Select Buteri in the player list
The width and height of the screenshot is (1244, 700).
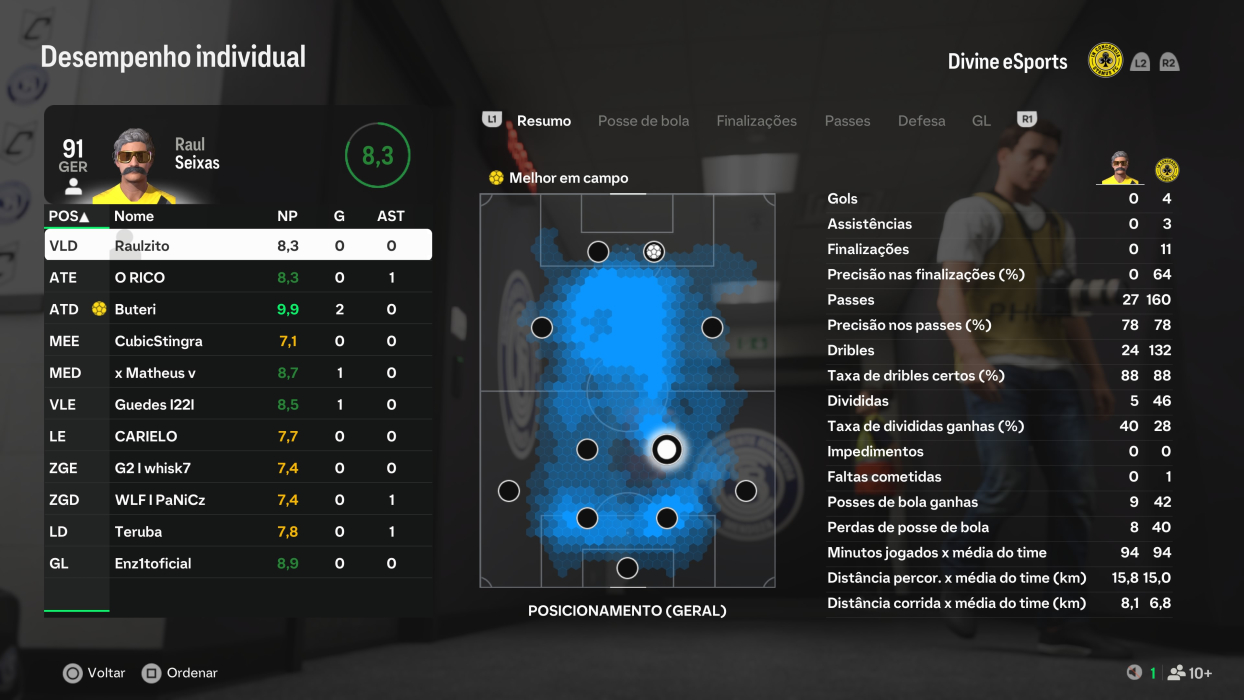[x=238, y=309]
